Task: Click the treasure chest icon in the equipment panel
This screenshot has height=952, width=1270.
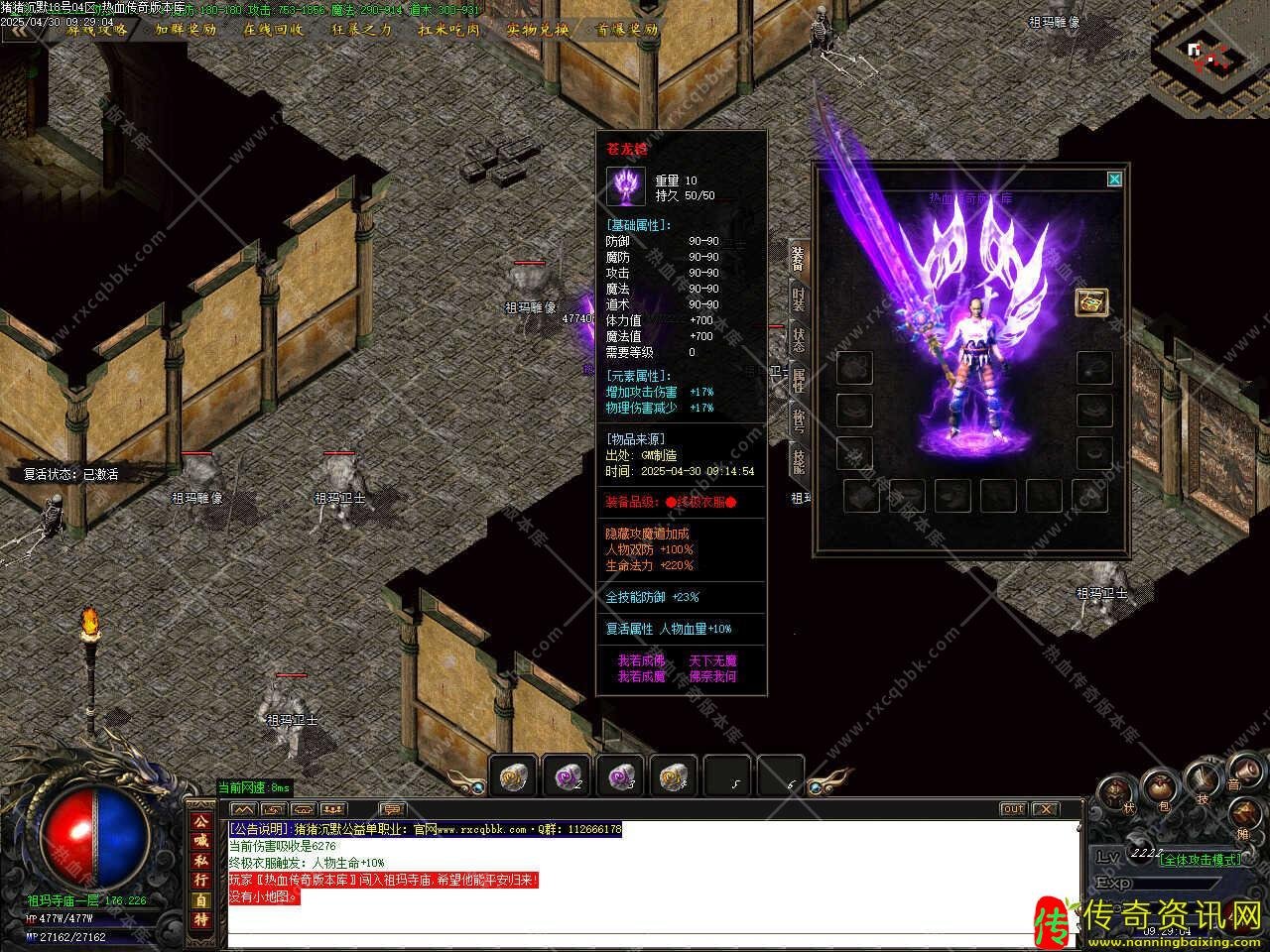Action: [1091, 302]
